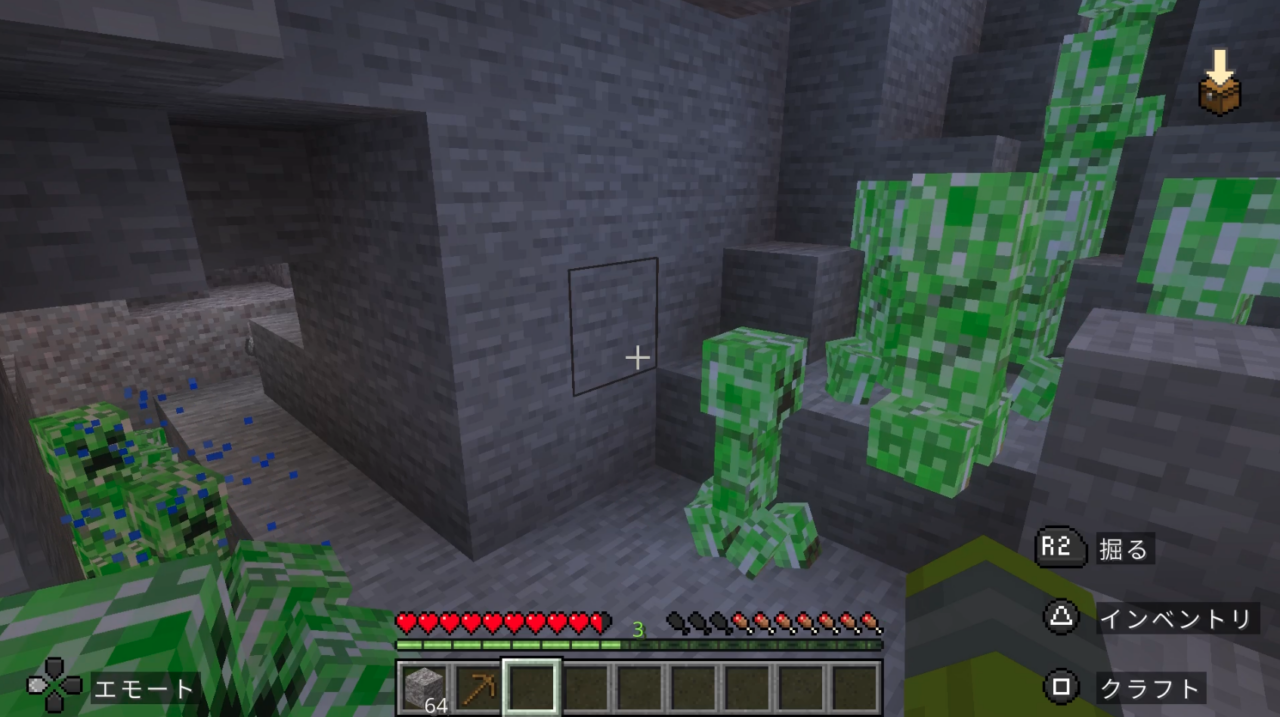Click the highlighted empty hotbar slot
Screen dimensions: 1280x717
(x=531, y=687)
